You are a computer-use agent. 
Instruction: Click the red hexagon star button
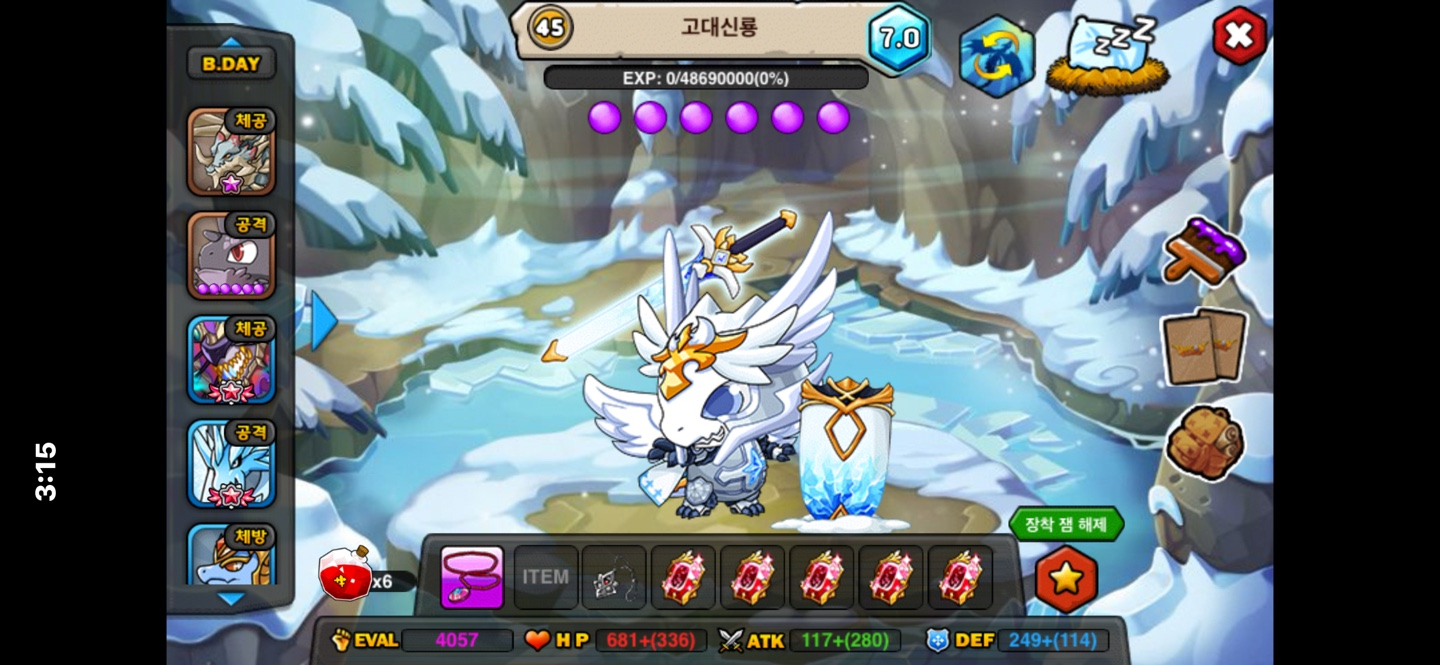pos(1066,579)
